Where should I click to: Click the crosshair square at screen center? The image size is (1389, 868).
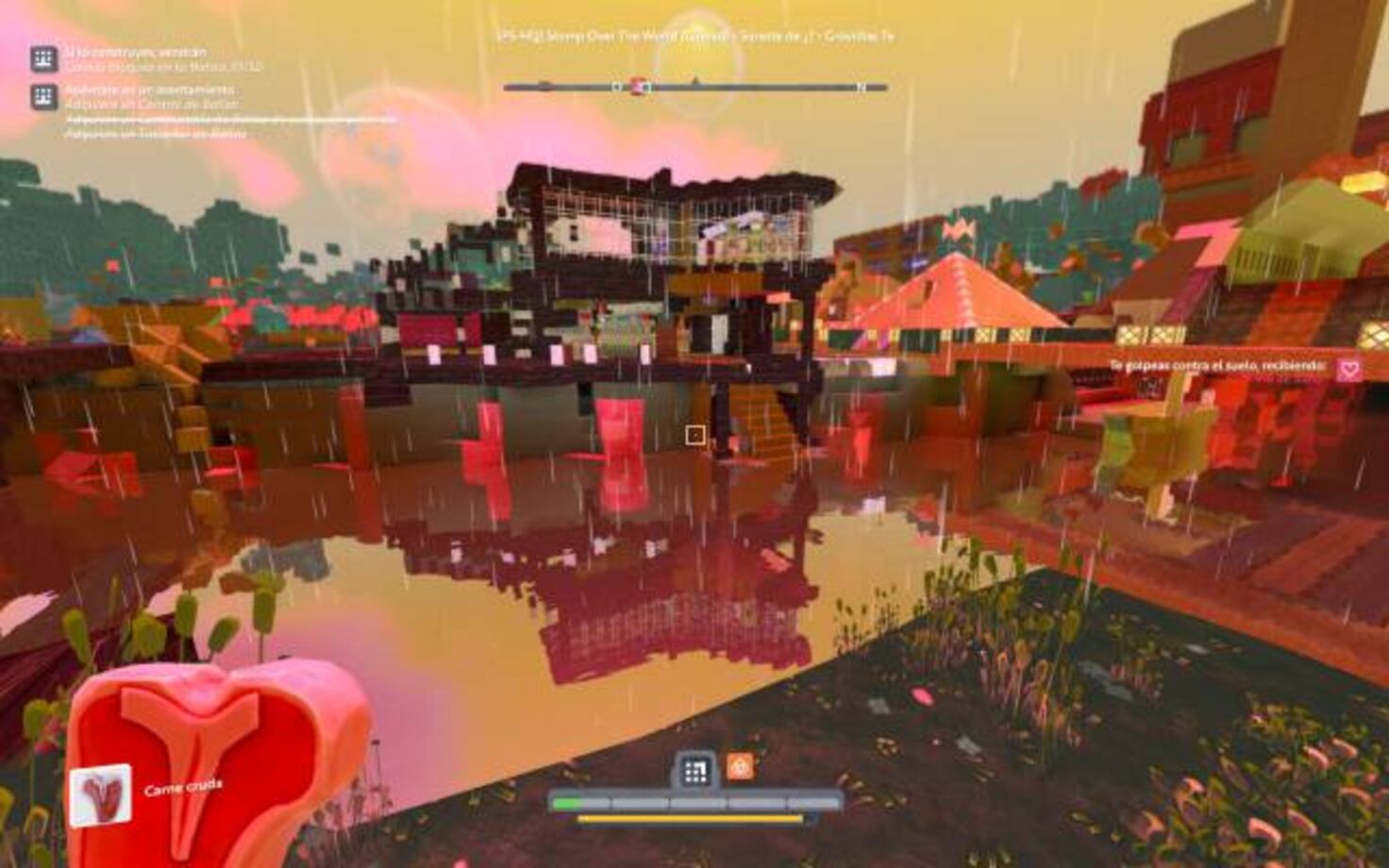(695, 434)
